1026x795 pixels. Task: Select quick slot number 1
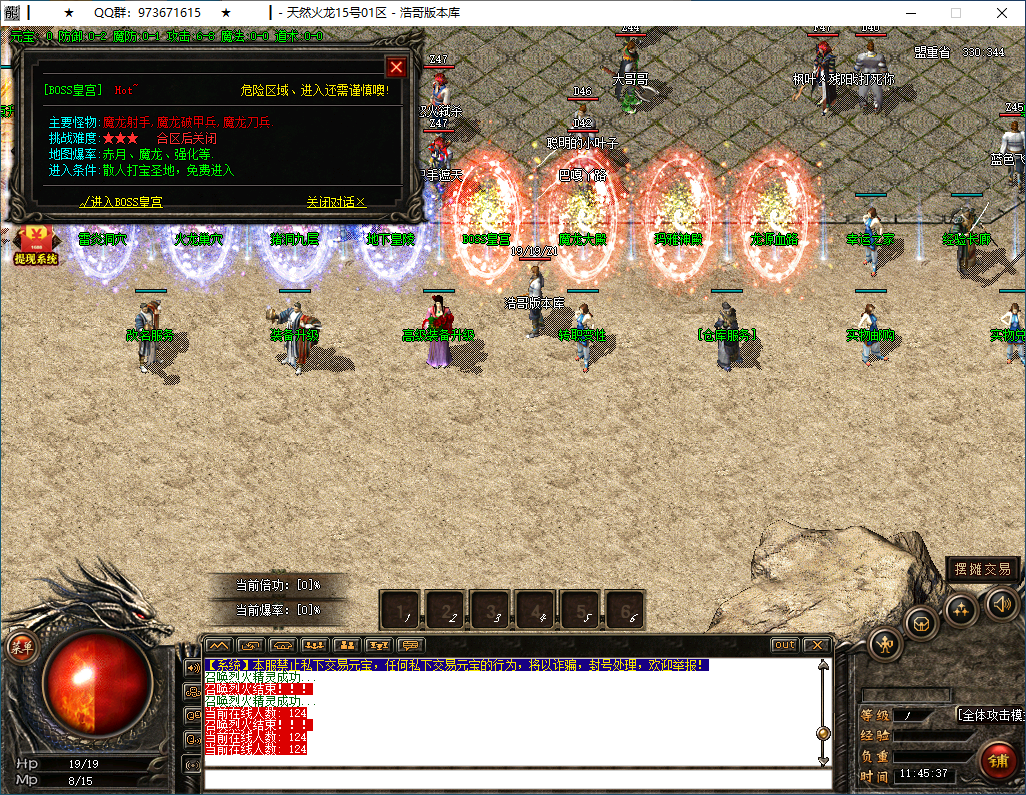[x=402, y=610]
